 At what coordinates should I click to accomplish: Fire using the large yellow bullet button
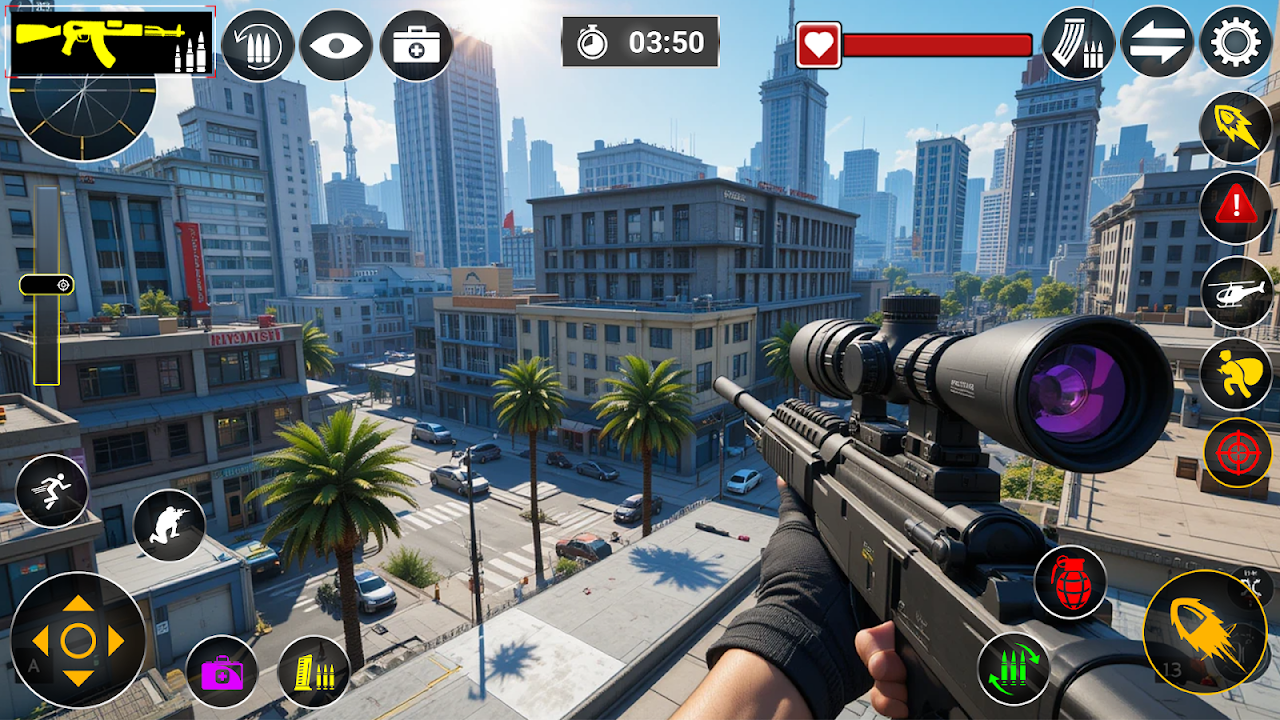click(1205, 632)
